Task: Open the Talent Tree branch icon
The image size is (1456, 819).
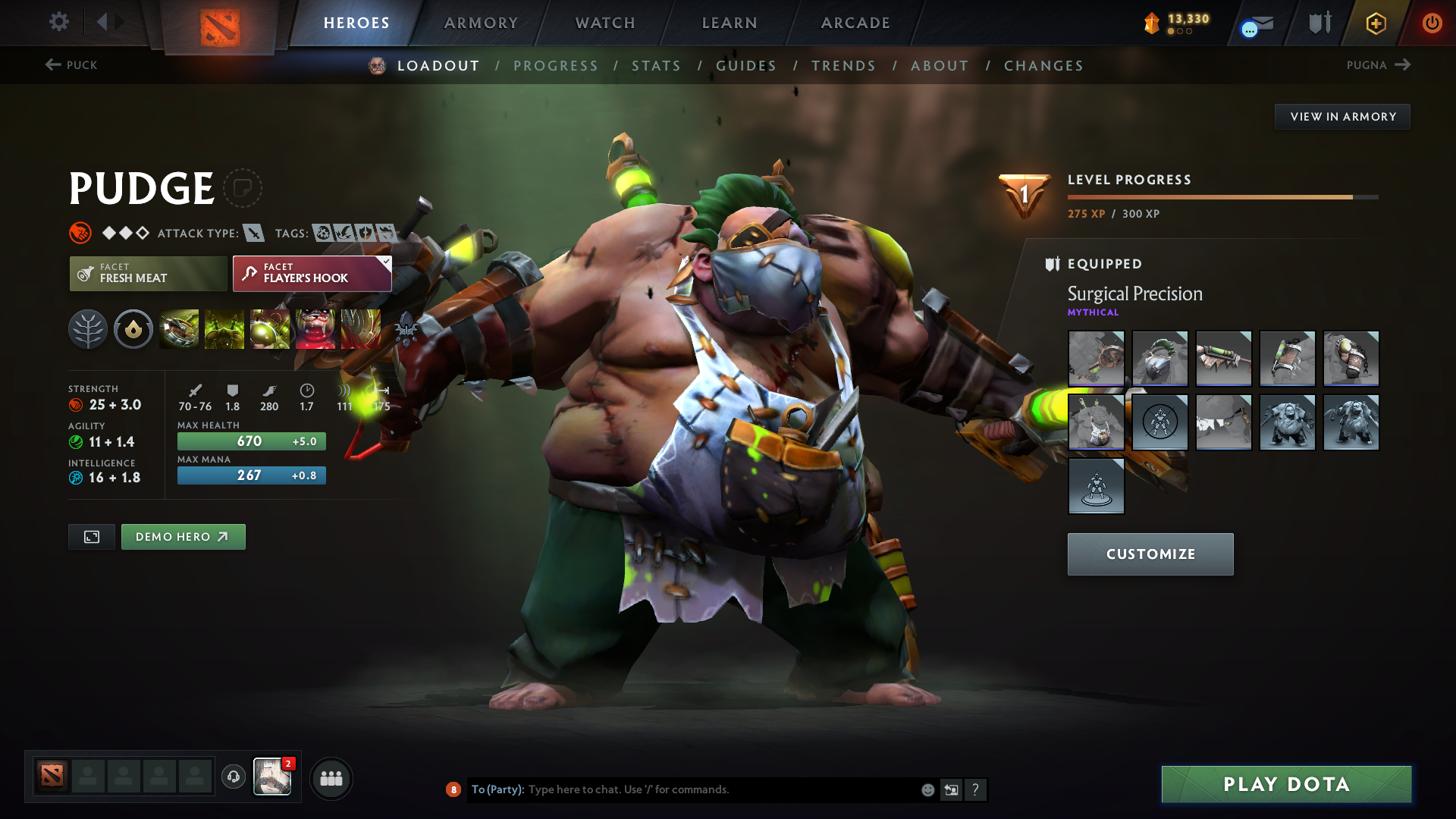Action: coord(88,329)
